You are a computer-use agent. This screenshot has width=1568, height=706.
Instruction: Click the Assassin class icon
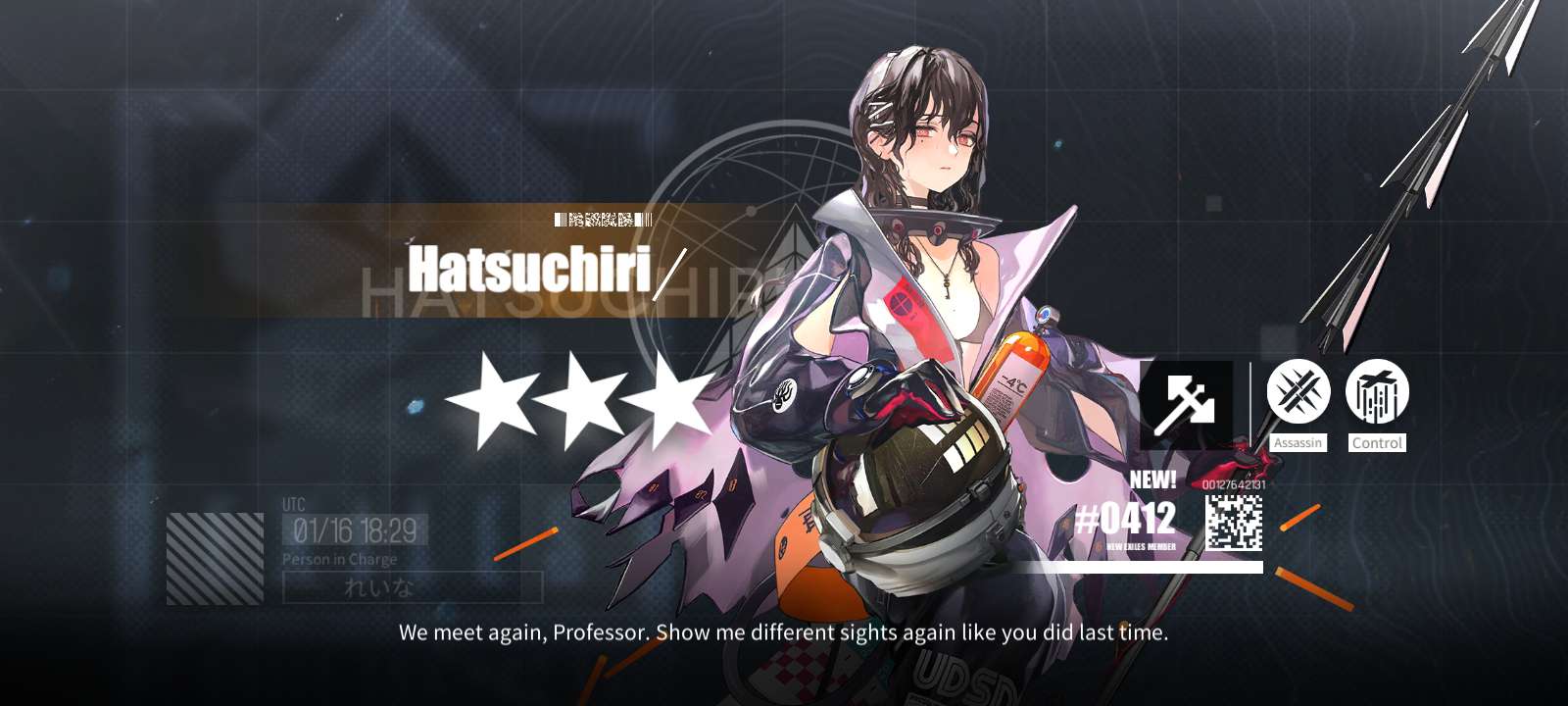[1298, 392]
